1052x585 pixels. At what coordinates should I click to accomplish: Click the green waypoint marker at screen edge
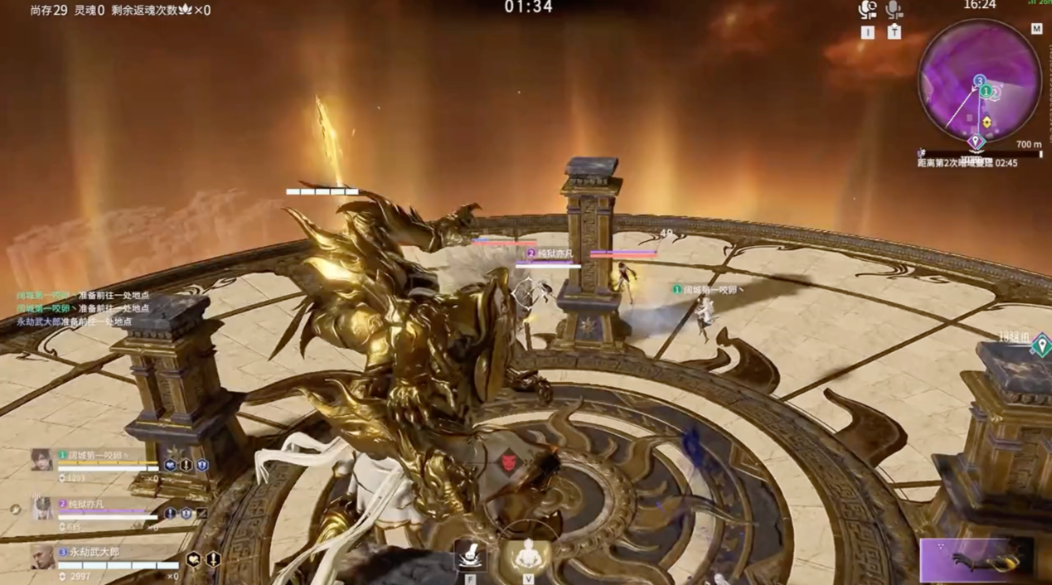coord(1042,346)
